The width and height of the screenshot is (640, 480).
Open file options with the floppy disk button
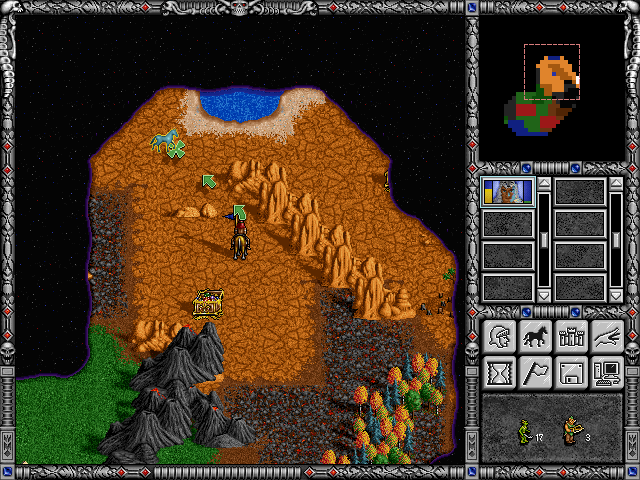tap(570, 373)
